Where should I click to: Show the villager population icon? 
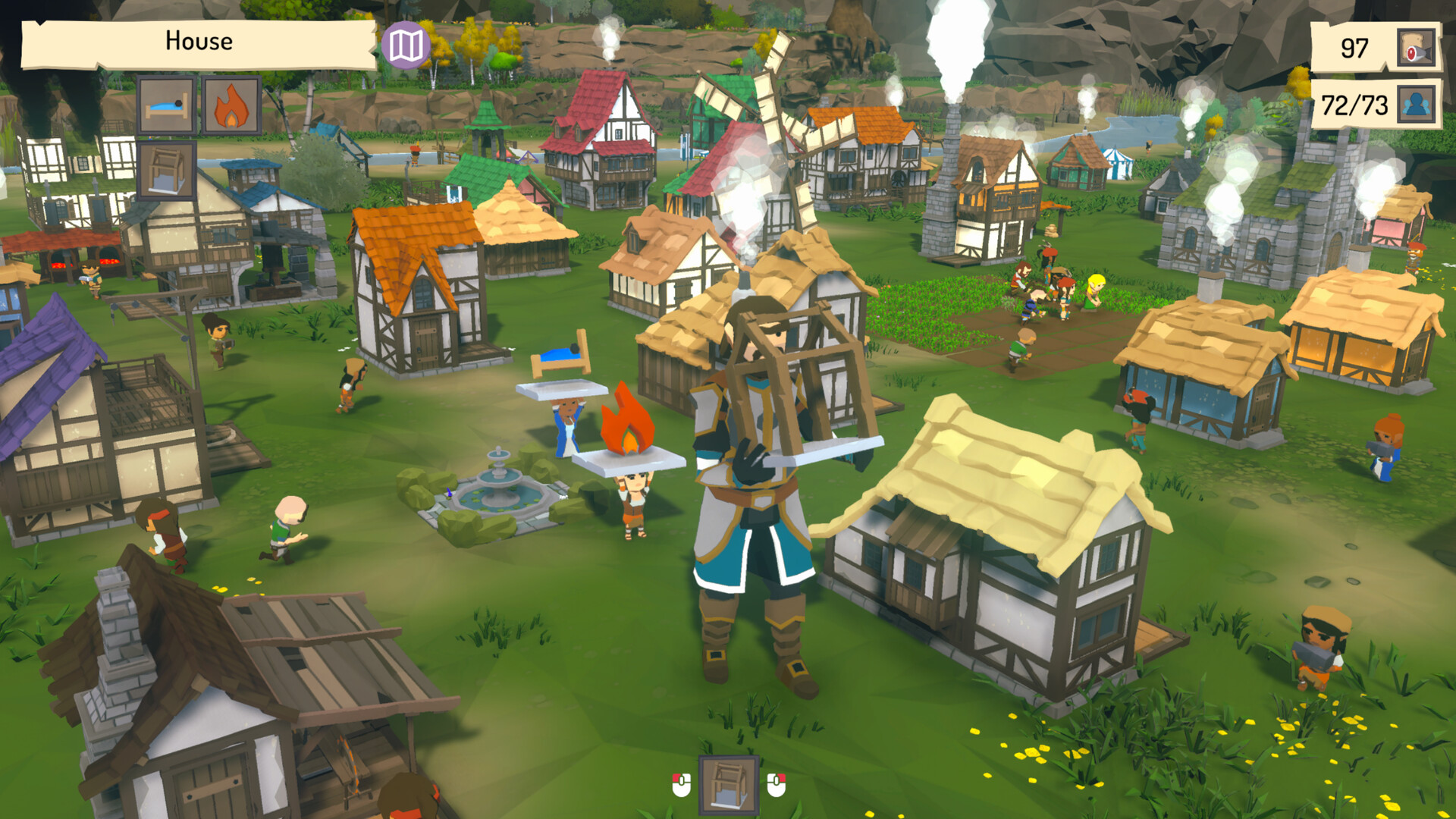tap(1416, 105)
